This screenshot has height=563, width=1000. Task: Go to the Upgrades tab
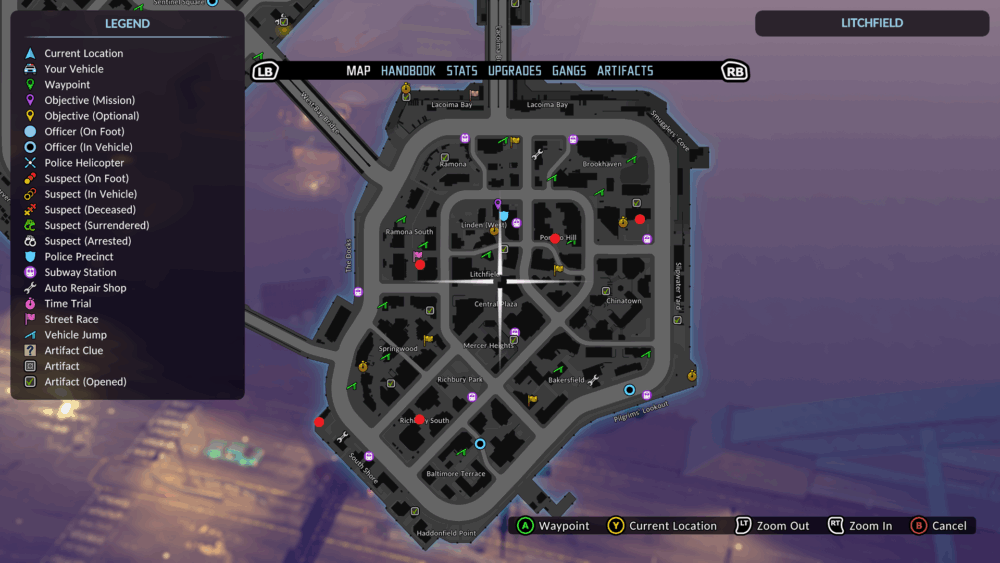click(x=514, y=71)
